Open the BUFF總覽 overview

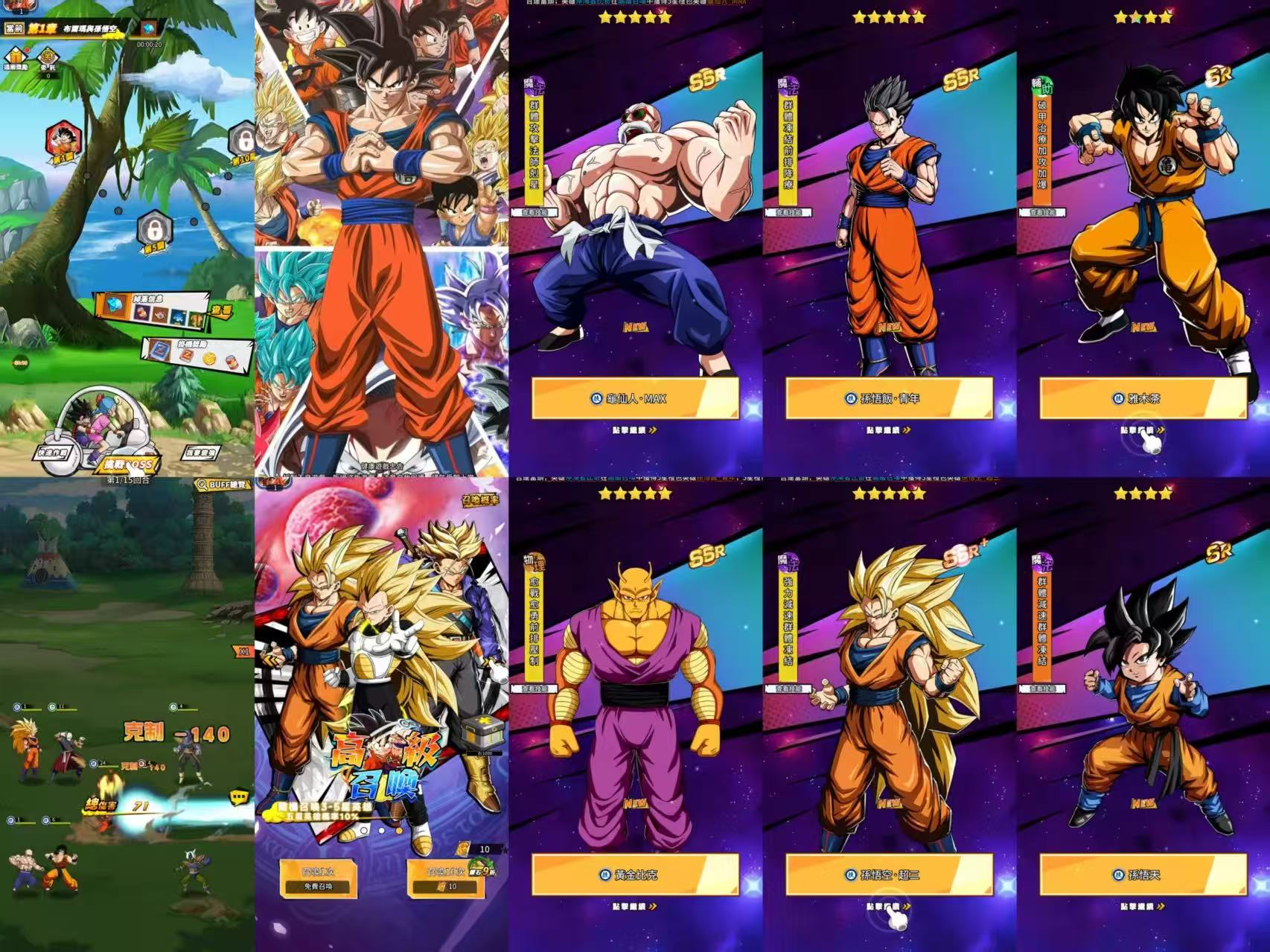[223, 485]
